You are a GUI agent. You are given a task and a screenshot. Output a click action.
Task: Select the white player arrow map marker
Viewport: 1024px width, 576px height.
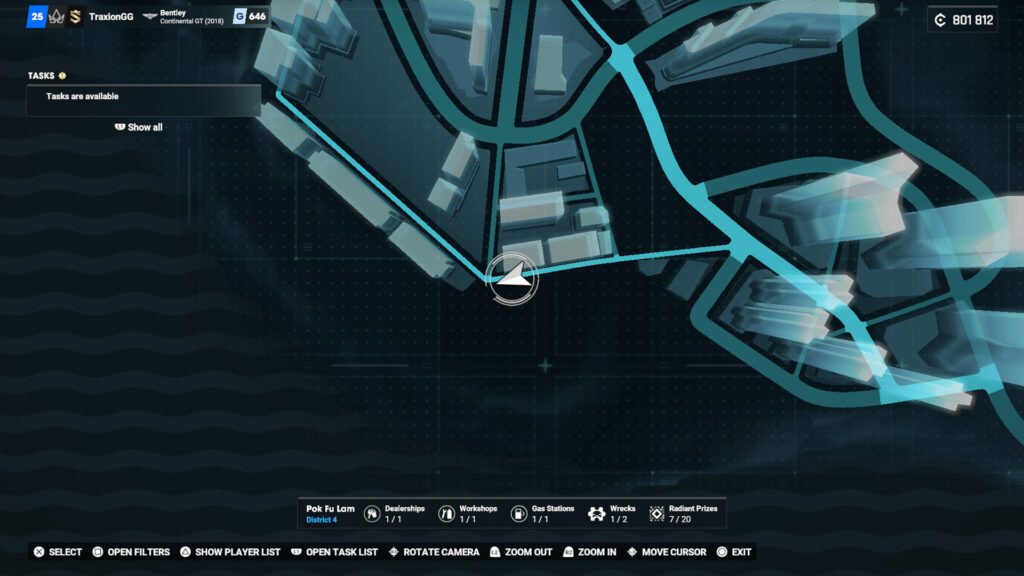tap(513, 280)
